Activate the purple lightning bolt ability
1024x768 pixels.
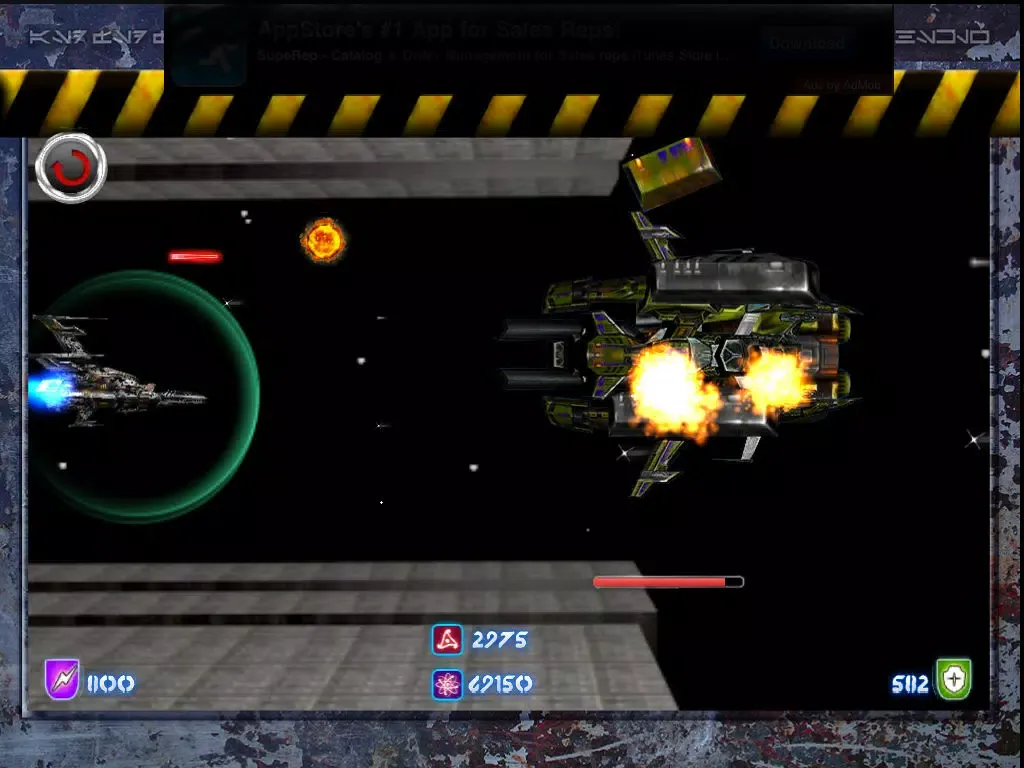click(62, 680)
